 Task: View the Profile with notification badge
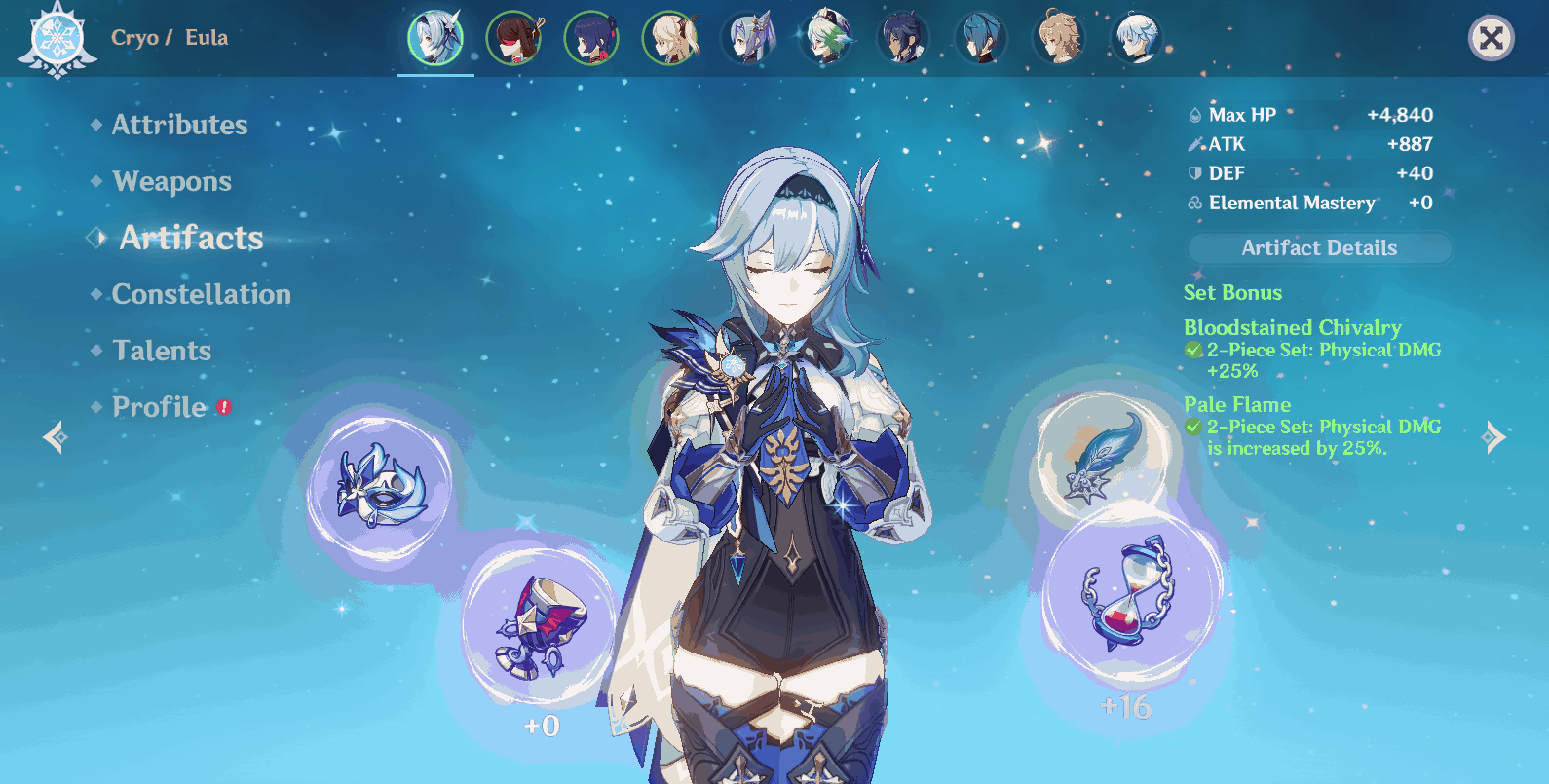159,406
